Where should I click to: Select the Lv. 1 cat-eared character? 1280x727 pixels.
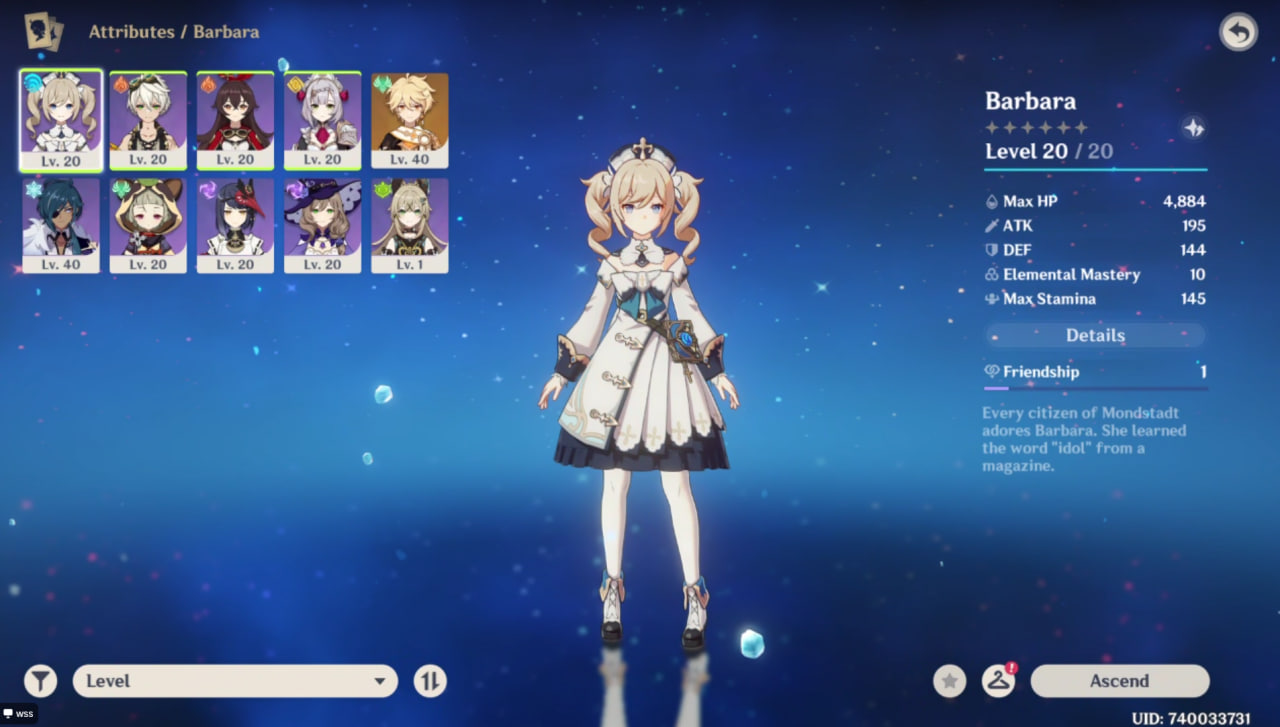tap(410, 225)
